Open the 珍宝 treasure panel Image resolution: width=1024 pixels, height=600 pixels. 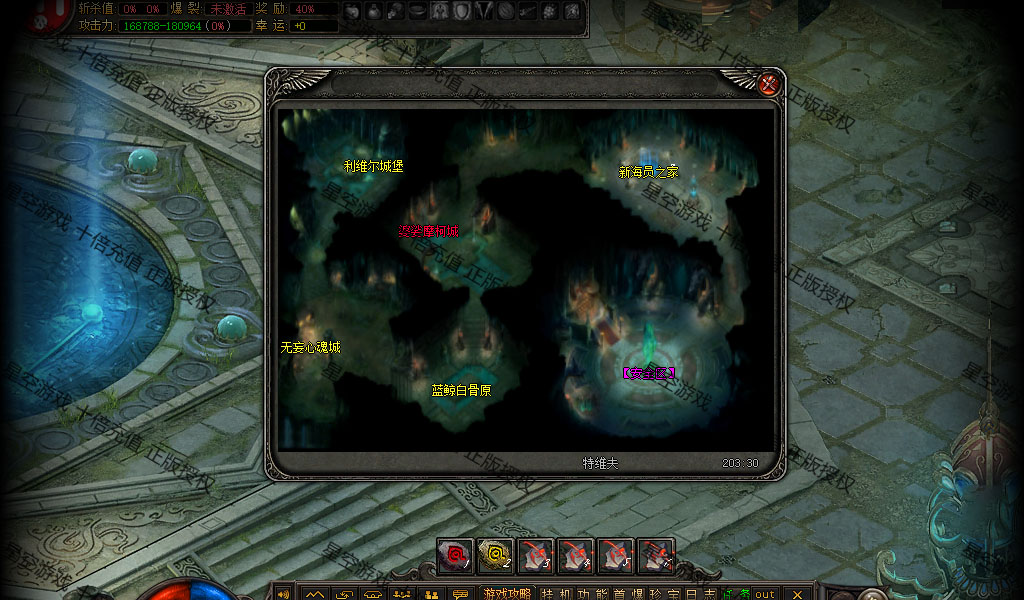(672, 593)
